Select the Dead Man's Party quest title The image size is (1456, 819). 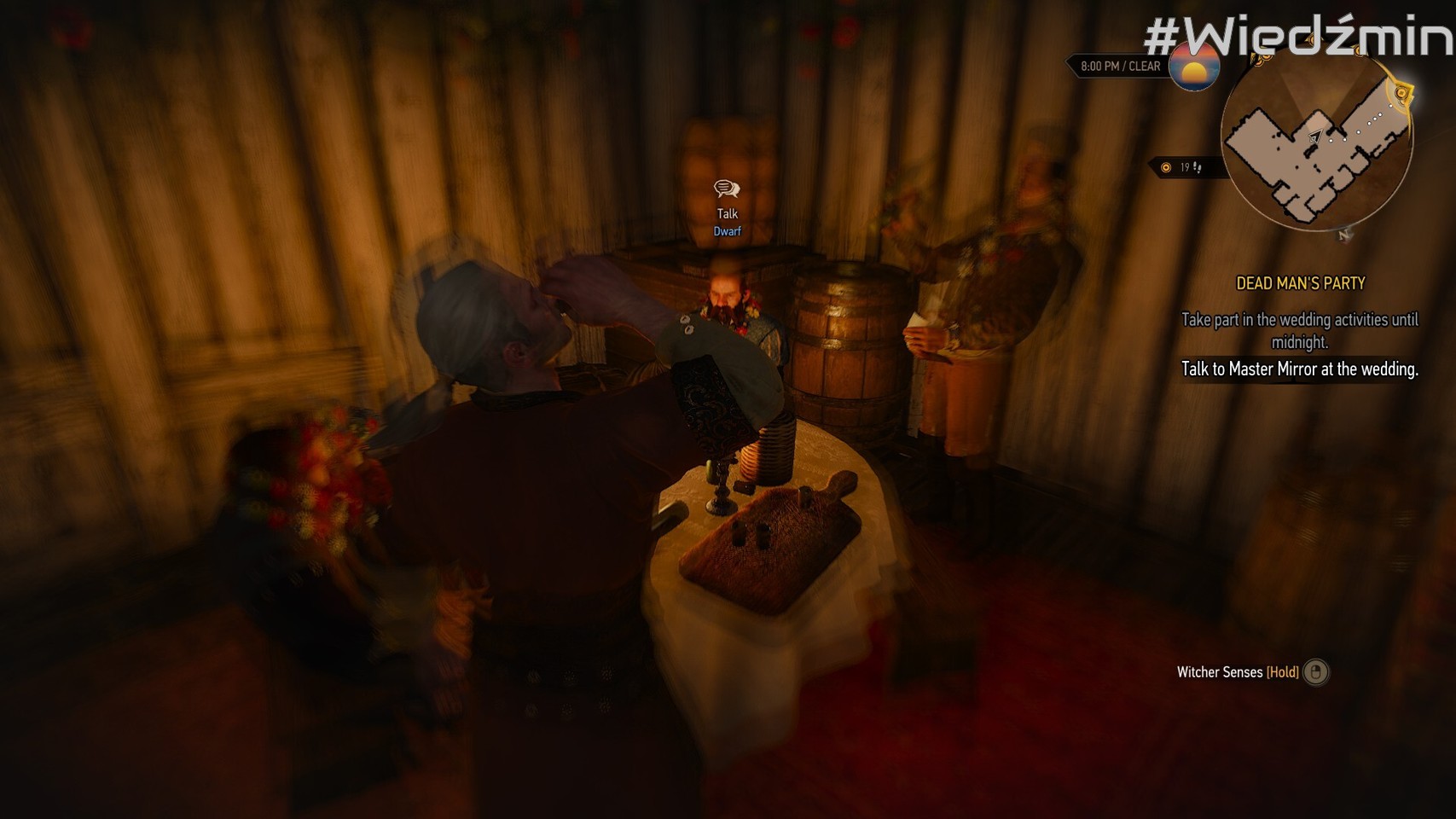click(1300, 283)
